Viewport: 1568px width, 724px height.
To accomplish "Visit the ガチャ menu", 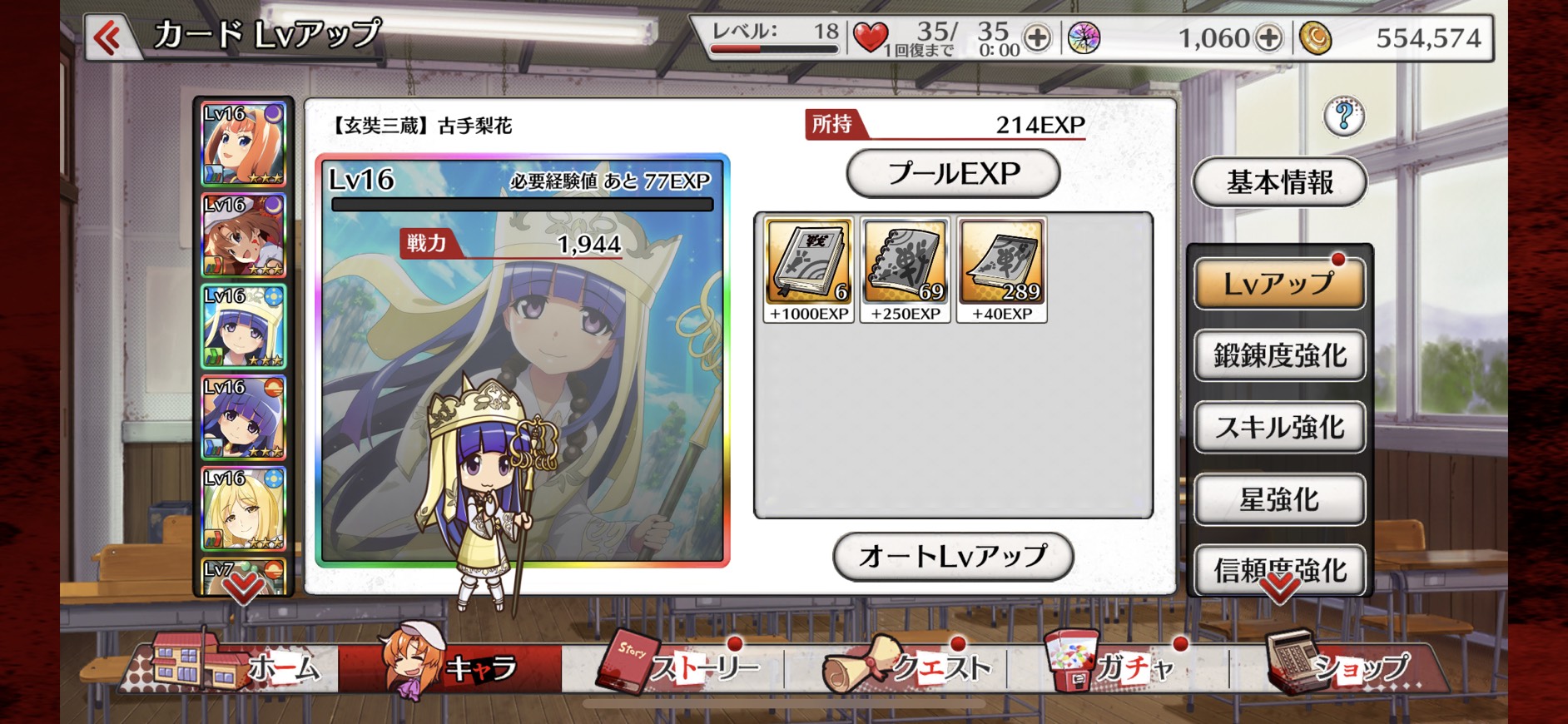I will [x=1115, y=666].
